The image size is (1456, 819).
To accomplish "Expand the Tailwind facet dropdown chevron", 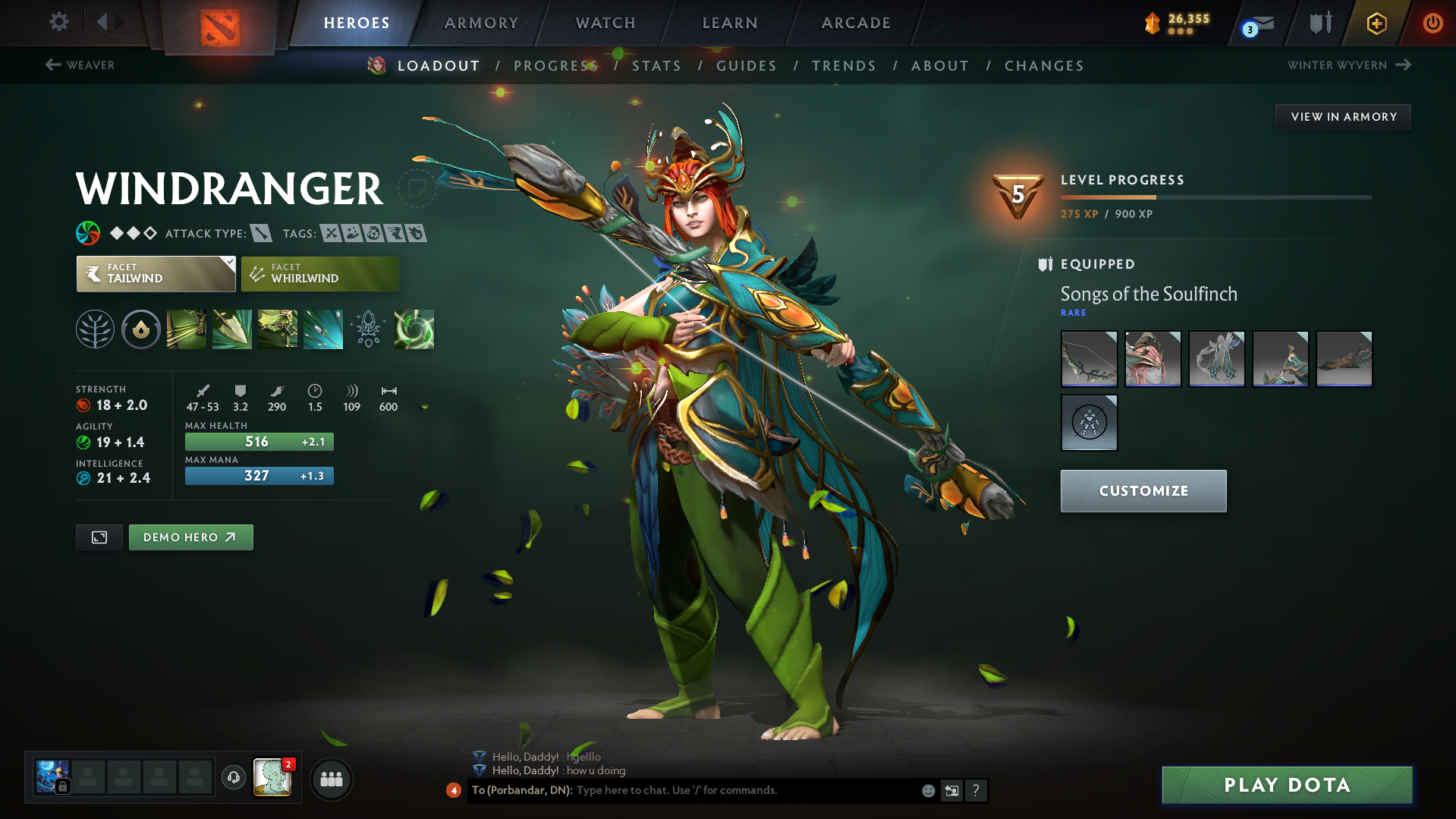I will coord(228,263).
